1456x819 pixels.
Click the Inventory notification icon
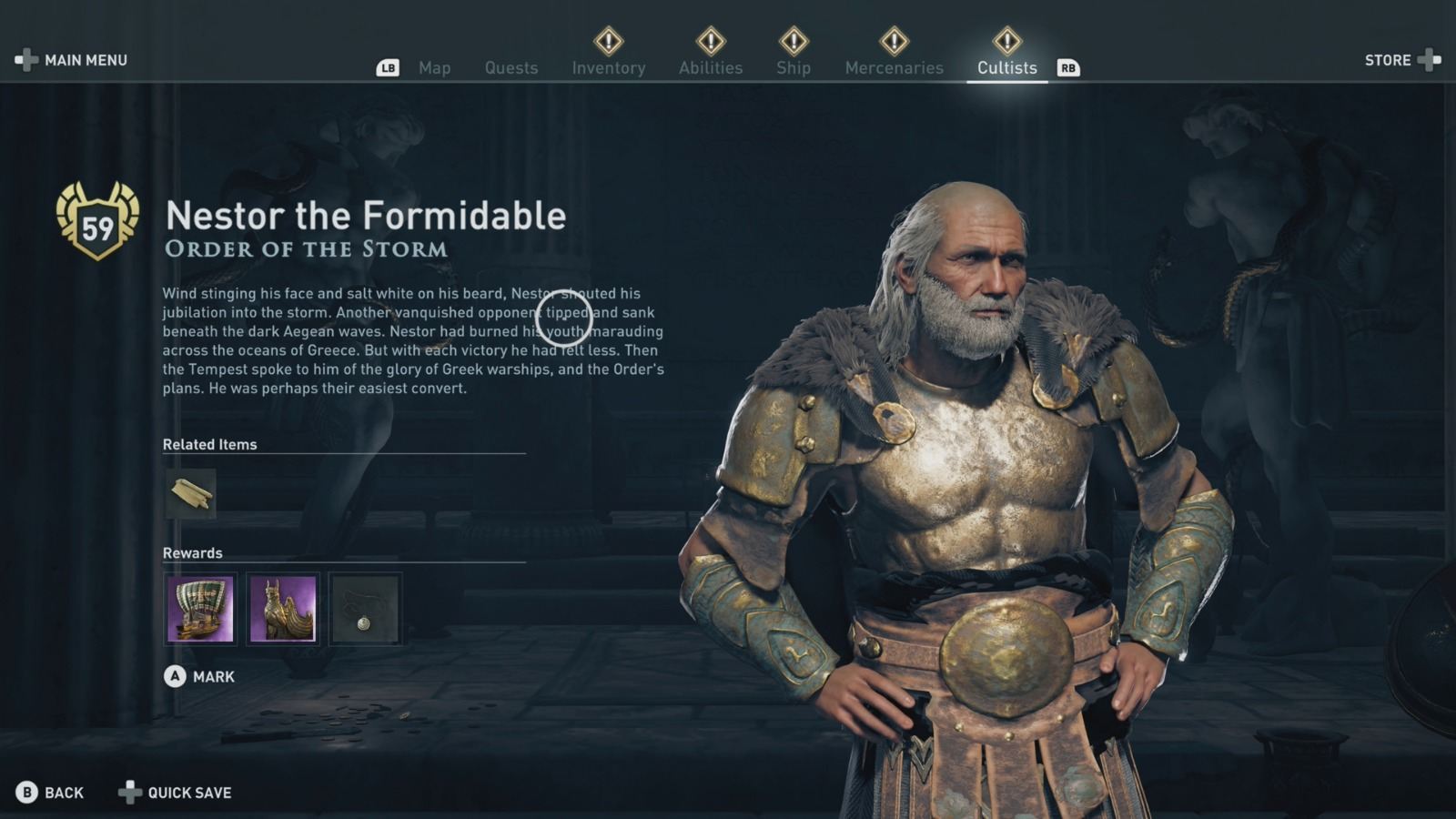(x=609, y=40)
